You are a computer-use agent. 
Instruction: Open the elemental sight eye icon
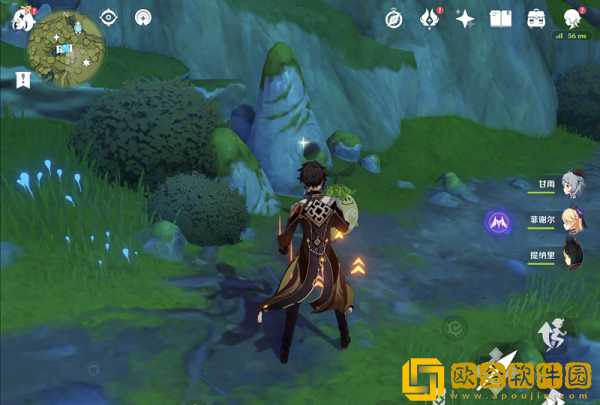click(x=109, y=17)
